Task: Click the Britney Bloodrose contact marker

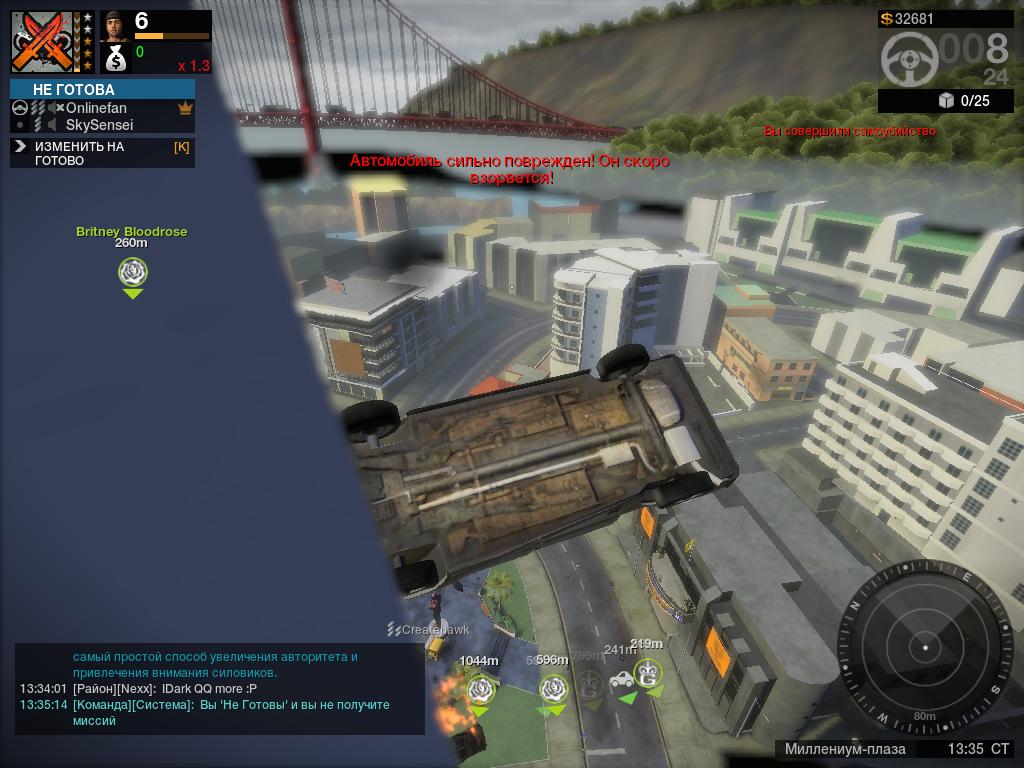Action: coord(132,271)
